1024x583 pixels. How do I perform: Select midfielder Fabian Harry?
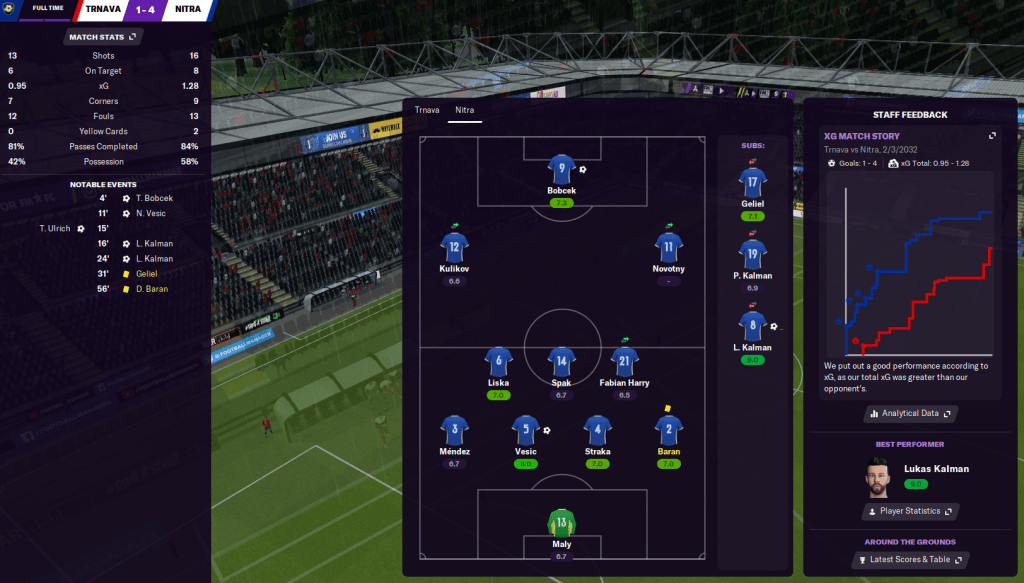point(624,361)
